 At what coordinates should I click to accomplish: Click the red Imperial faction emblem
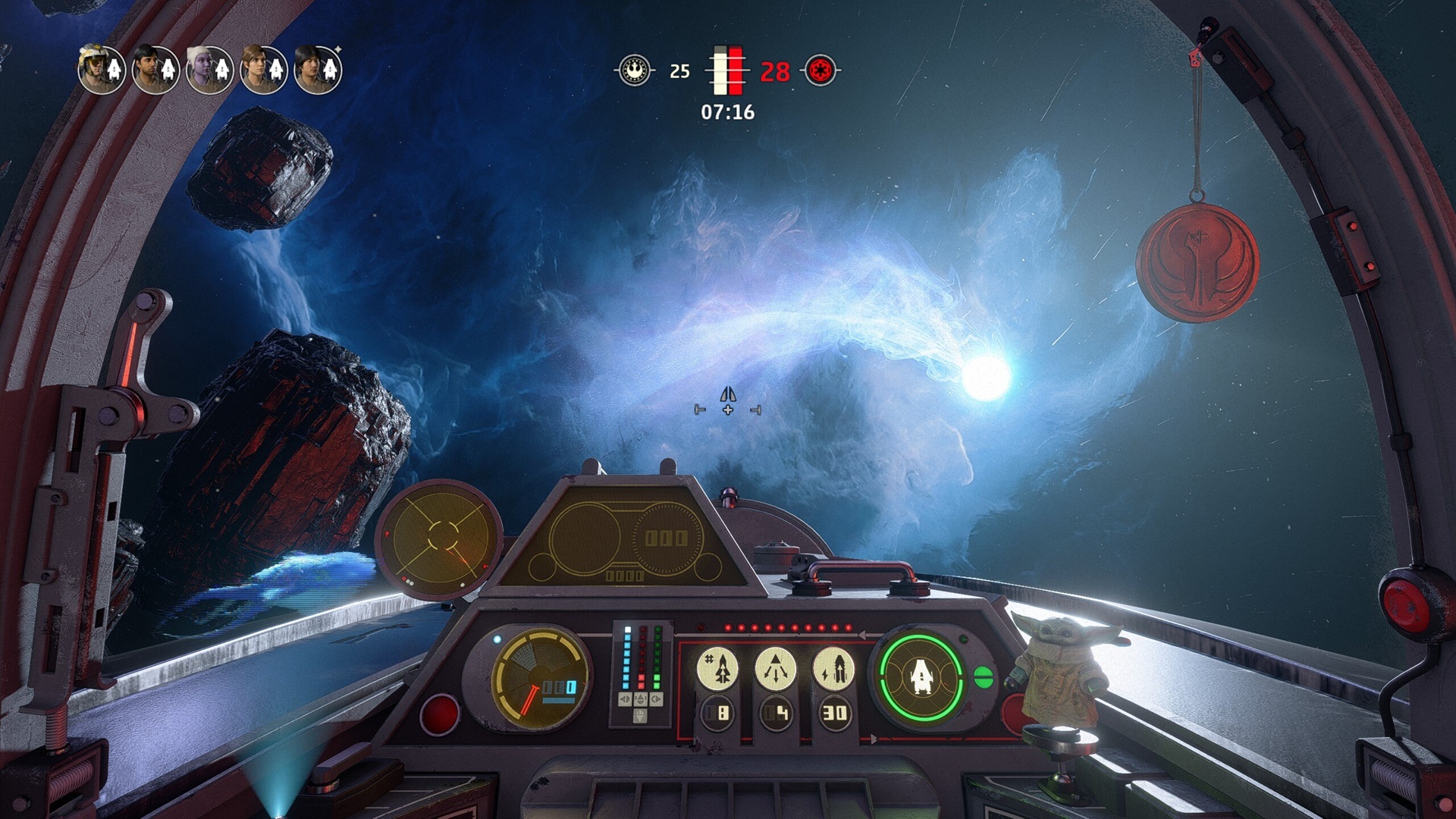(821, 71)
